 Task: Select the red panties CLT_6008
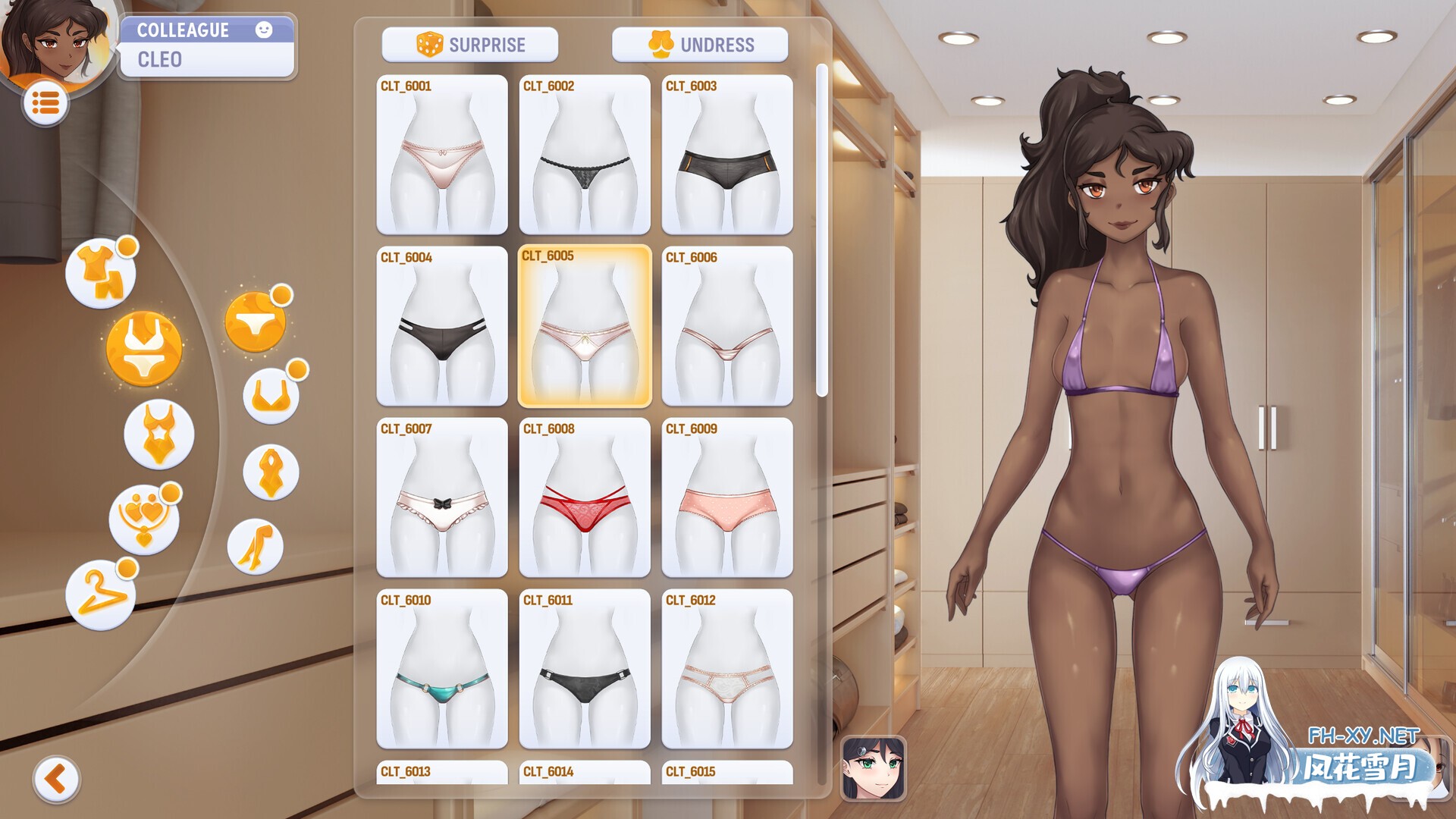584,498
